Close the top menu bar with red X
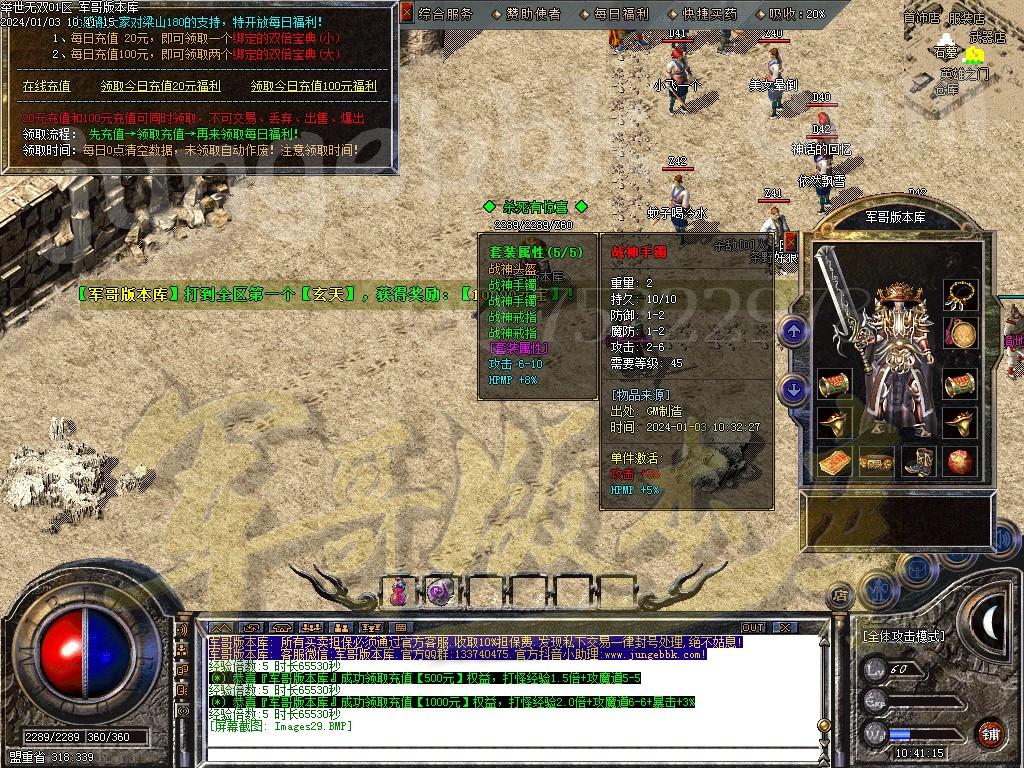 406,13
